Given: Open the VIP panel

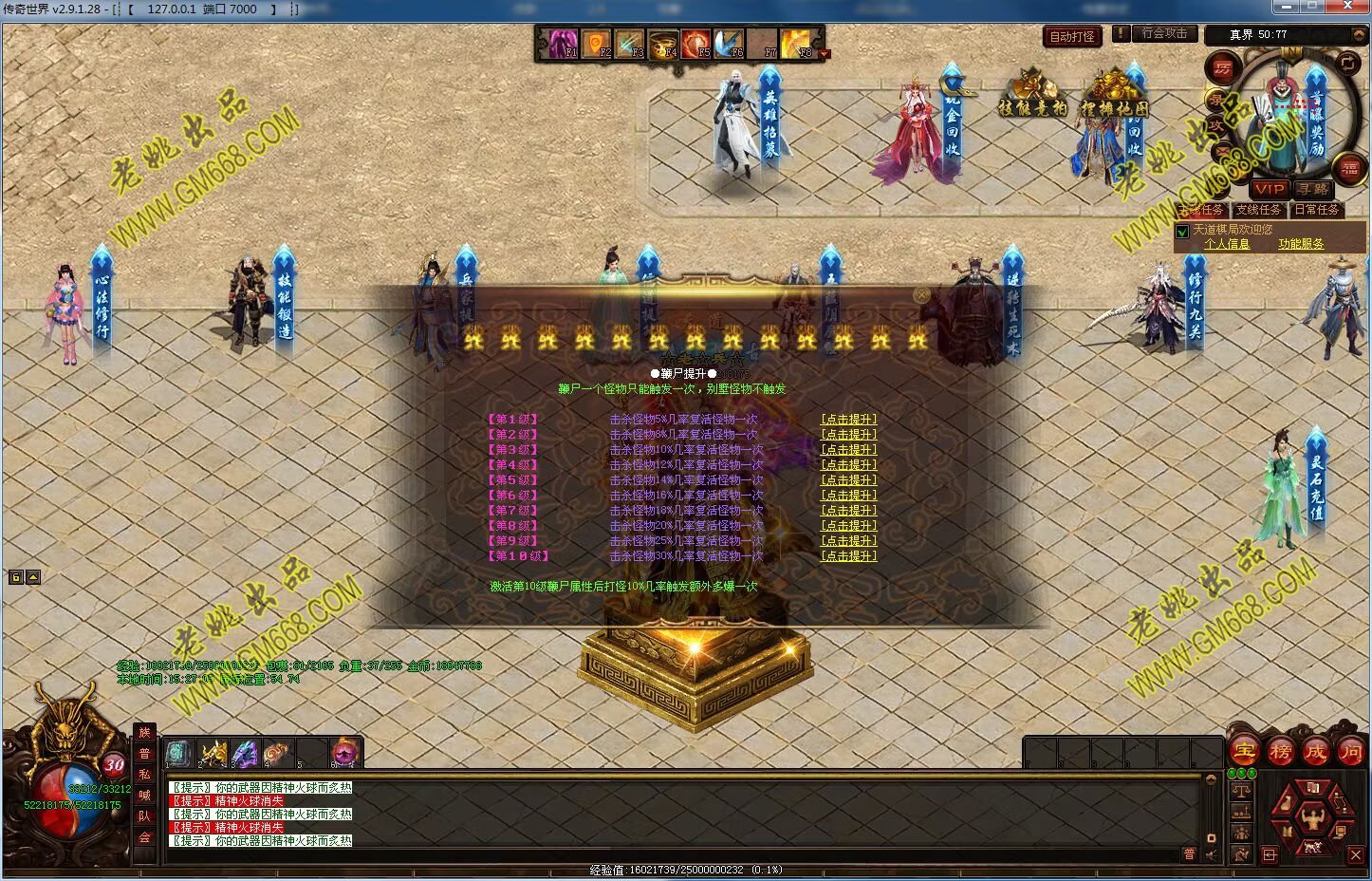Looking at the screenshot, I should (x=1269, y=189).
